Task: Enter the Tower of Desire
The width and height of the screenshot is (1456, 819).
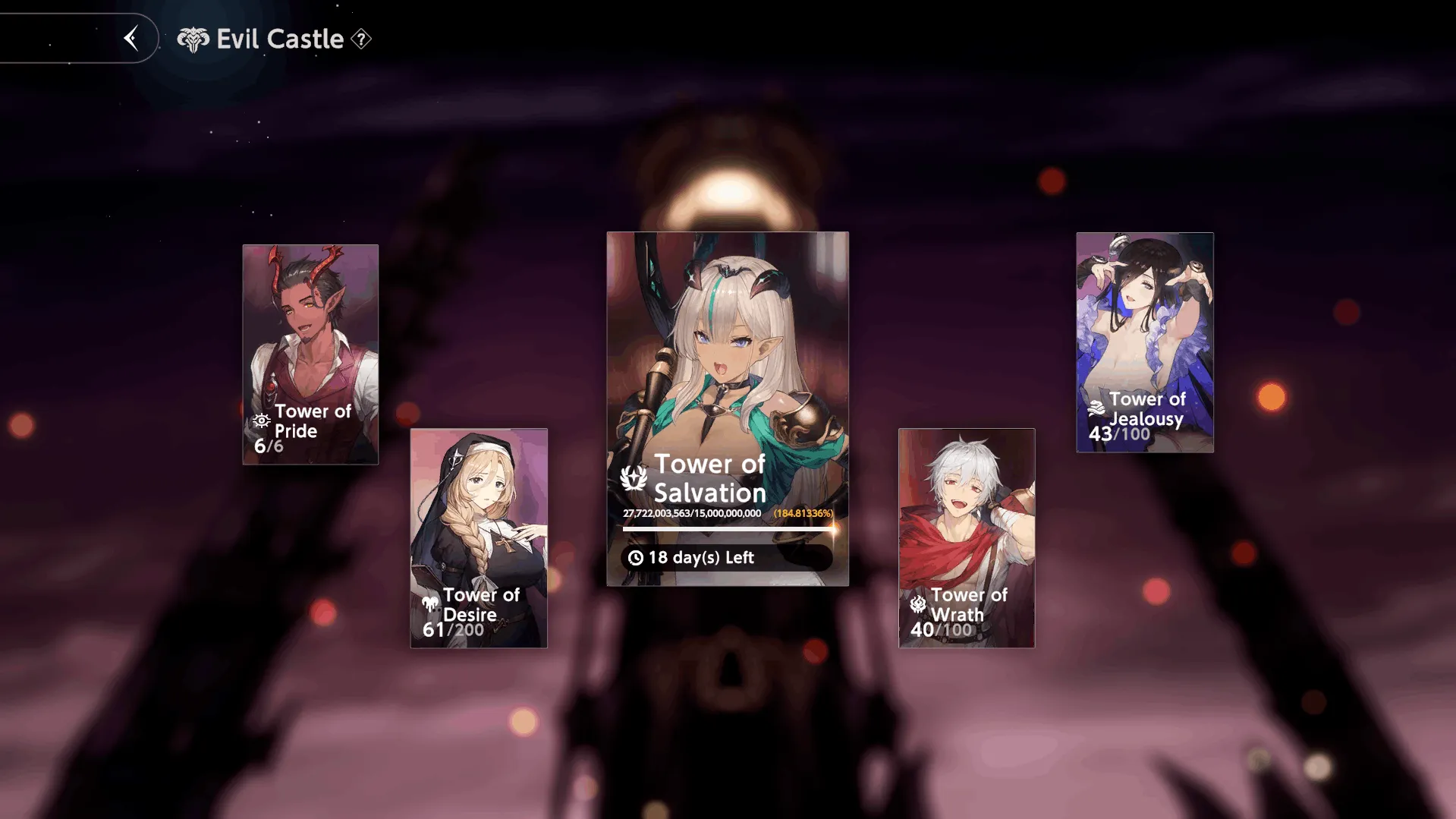Action: [479, 537]
